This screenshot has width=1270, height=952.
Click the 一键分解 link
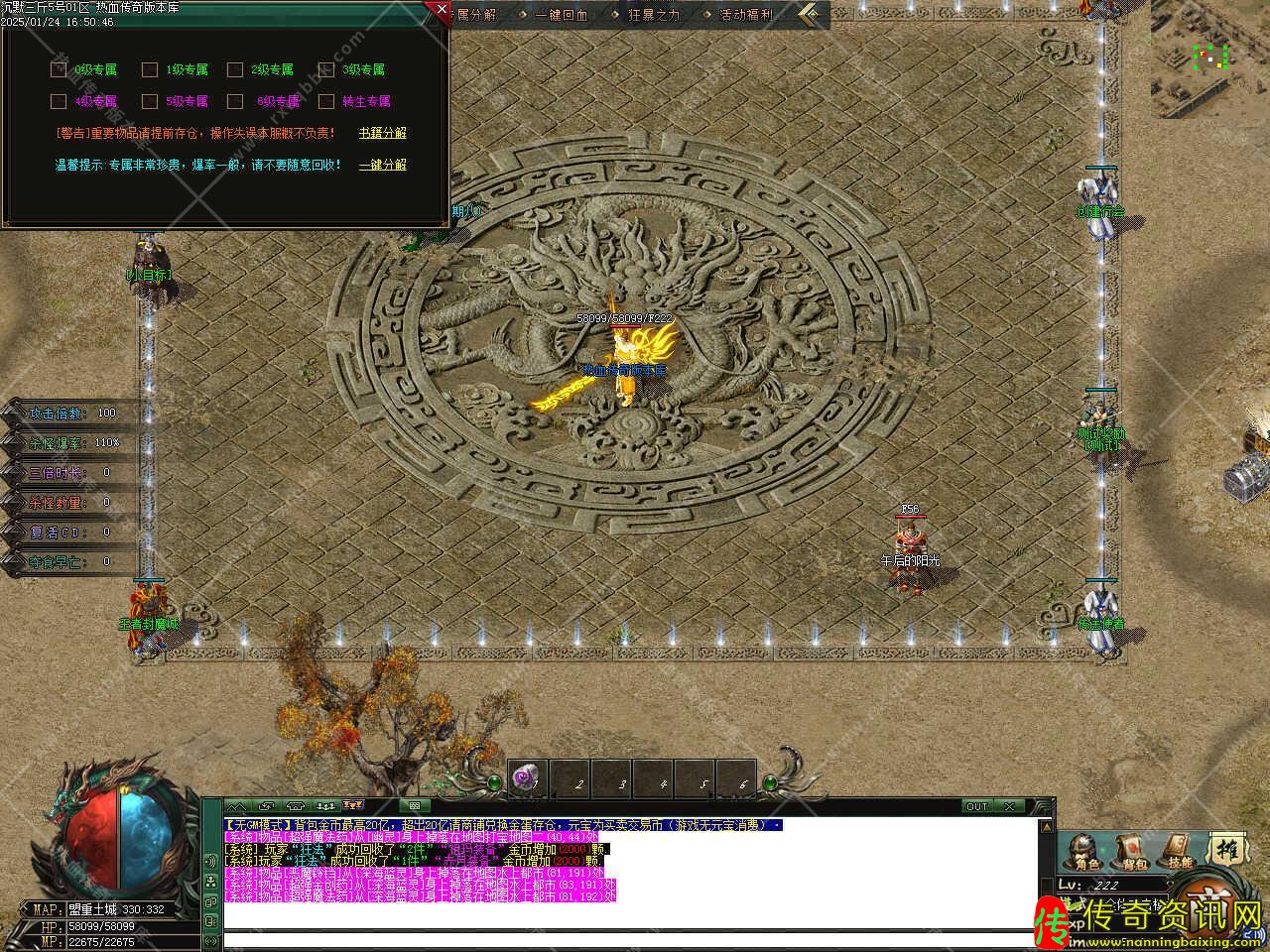(x=382, y=165)
